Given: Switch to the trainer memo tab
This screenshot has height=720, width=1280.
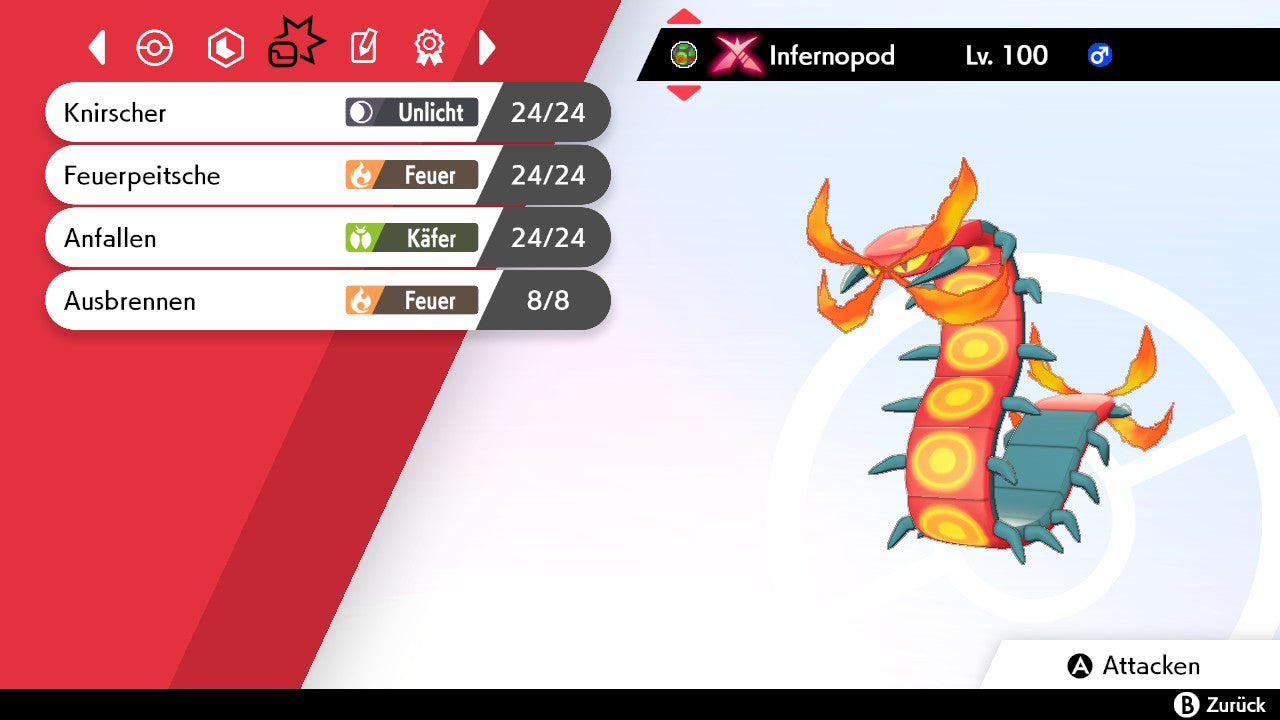Looking at the screenshot, I should 363,47.
